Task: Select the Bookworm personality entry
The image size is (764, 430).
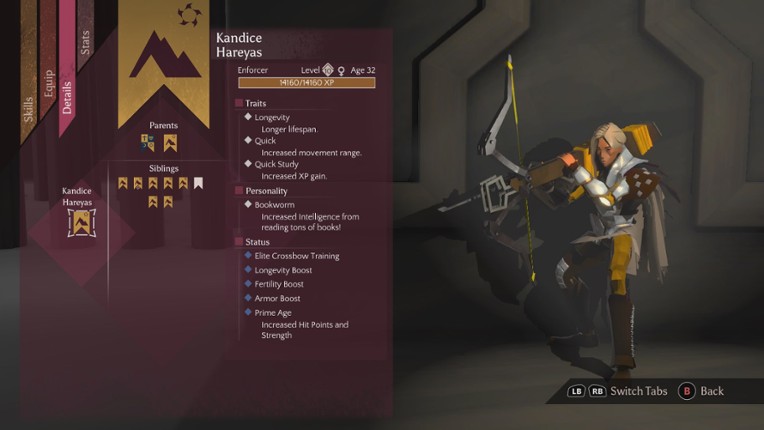Action: point(275,205)
